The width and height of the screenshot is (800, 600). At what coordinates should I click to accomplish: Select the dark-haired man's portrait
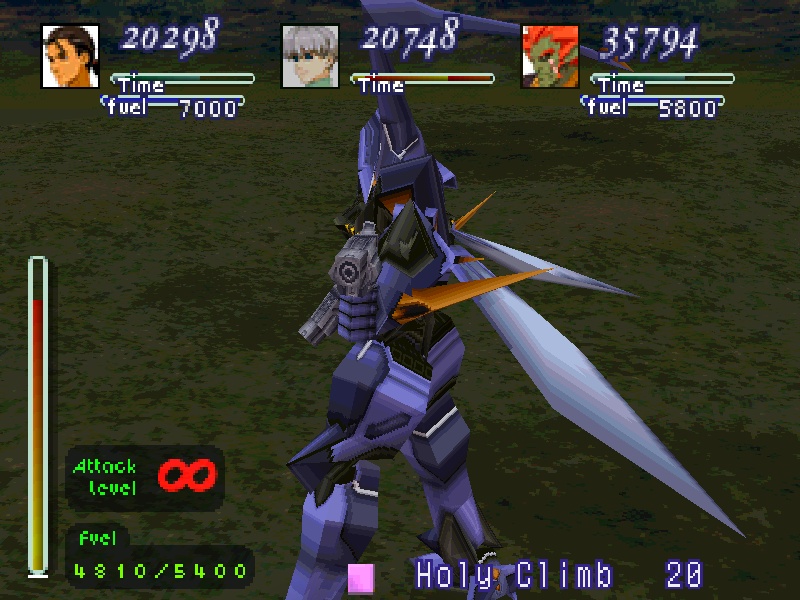click(x=71, y=56)
